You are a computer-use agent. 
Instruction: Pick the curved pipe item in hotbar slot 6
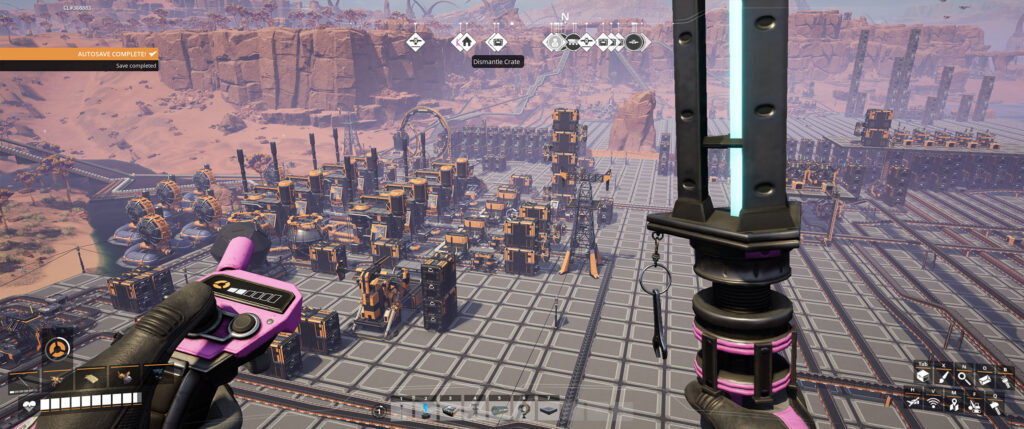pyautogui.click(x=521, y=410)
